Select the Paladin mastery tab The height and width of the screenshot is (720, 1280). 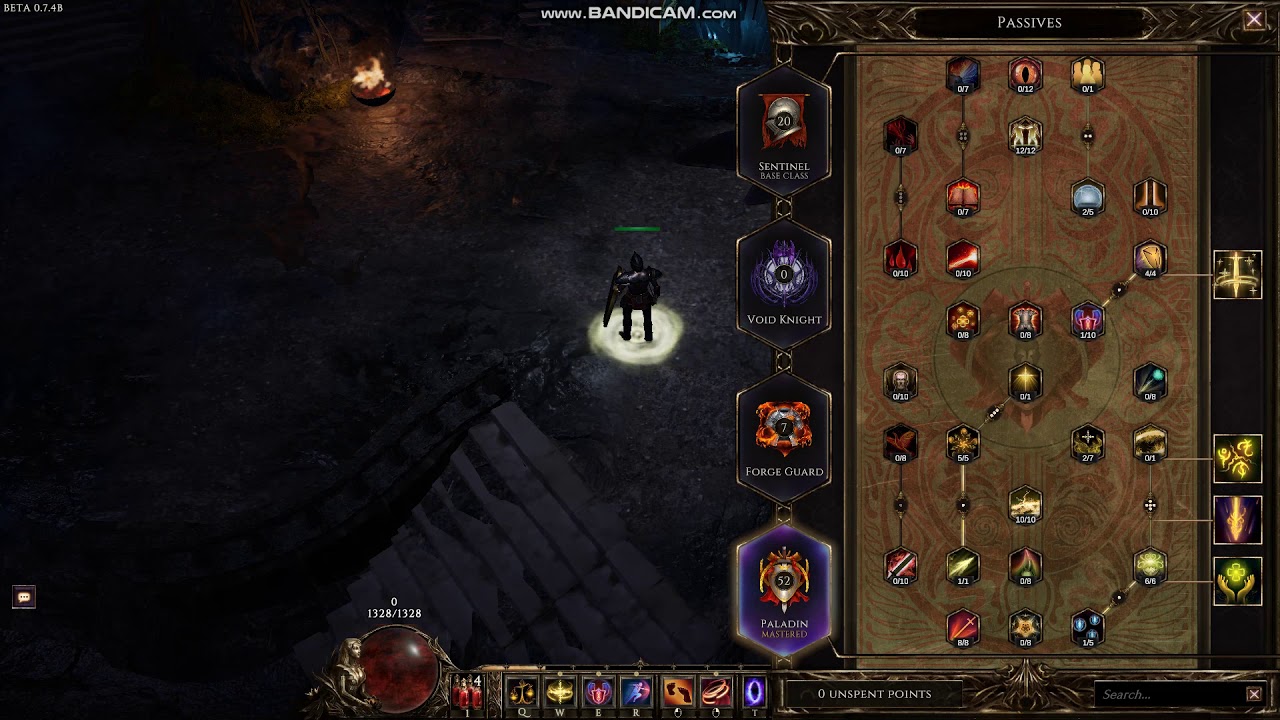pyautogui.click(x=784, y=590)
